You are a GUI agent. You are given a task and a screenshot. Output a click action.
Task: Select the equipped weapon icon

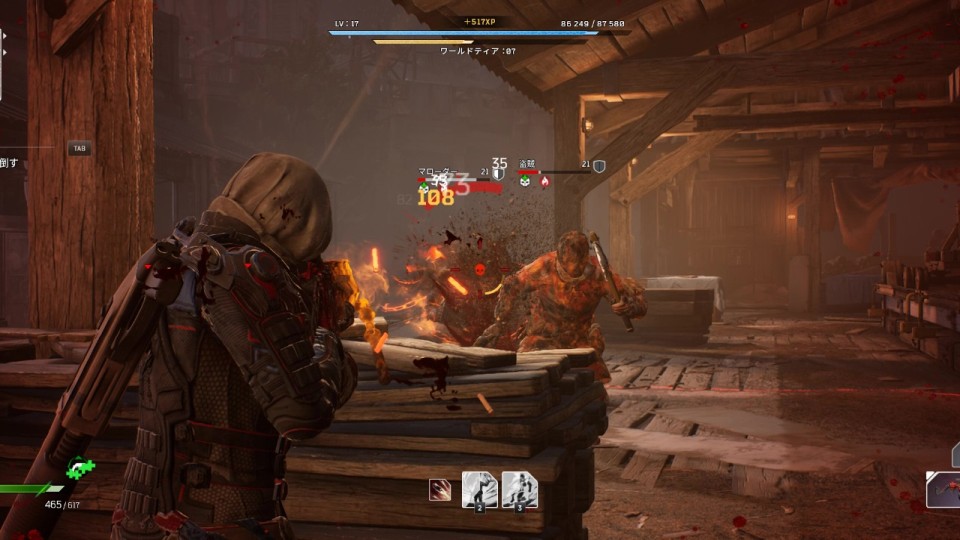943,489
